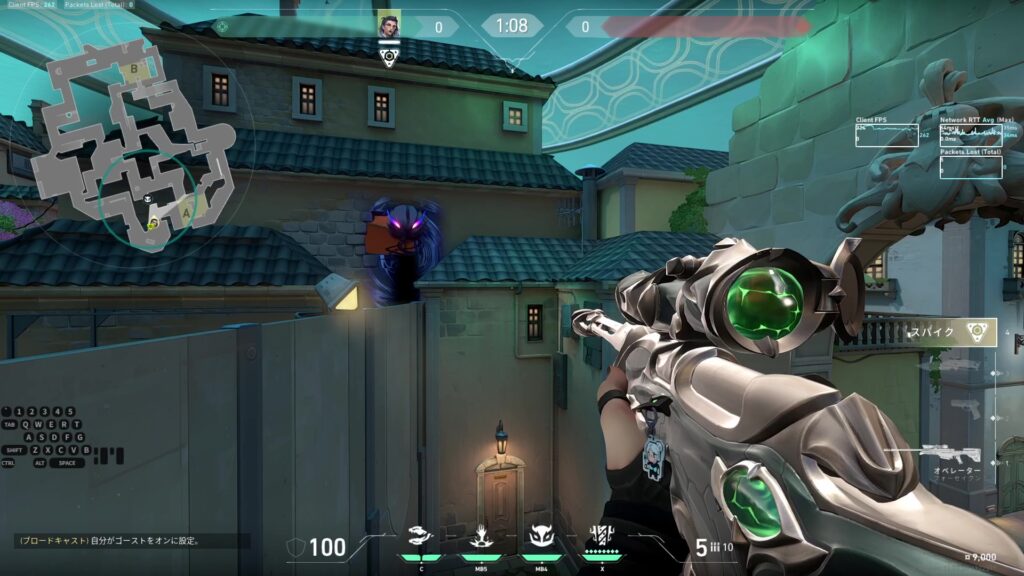Activate the twin-fish ability icon
This screenshot has height=576, width=1024.
point(421,539)
